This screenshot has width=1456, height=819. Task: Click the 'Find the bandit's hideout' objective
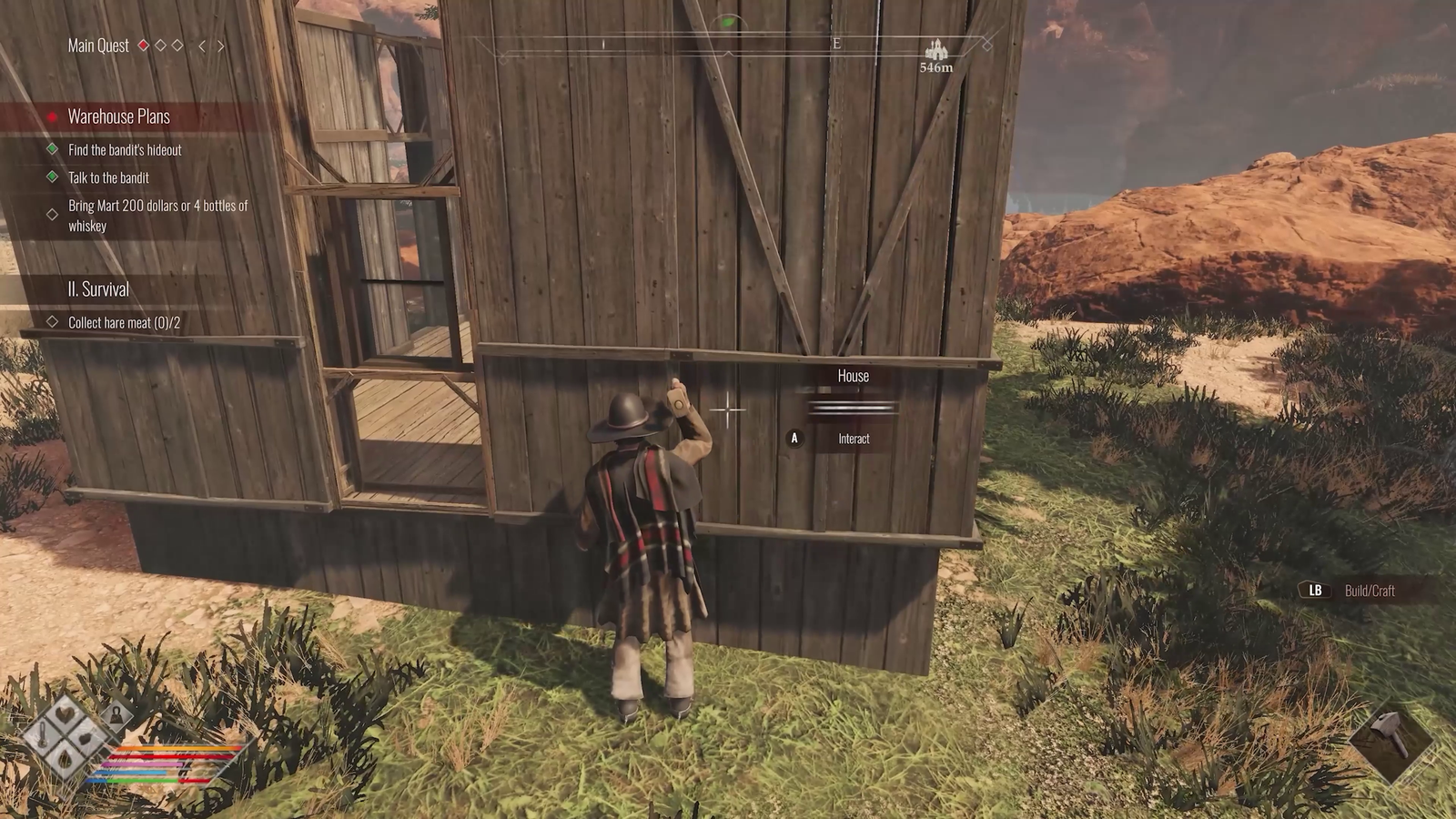(x=125, y=150)
